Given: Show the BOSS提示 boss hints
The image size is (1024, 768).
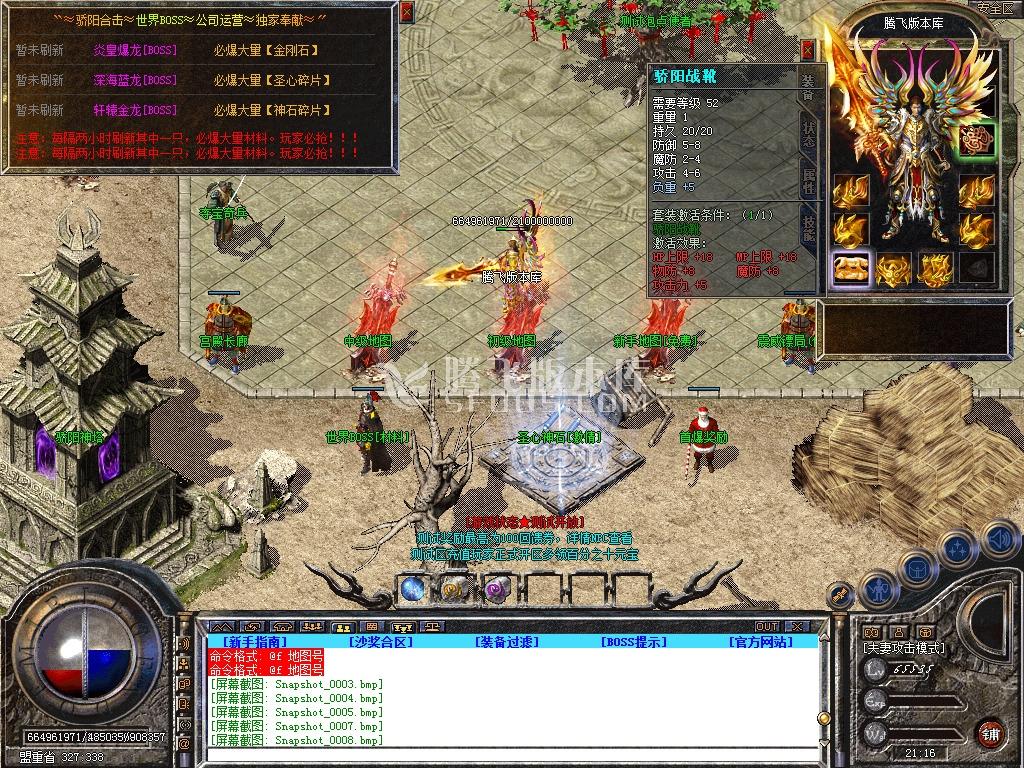Looking at the screenshot, I should (633, 642).
